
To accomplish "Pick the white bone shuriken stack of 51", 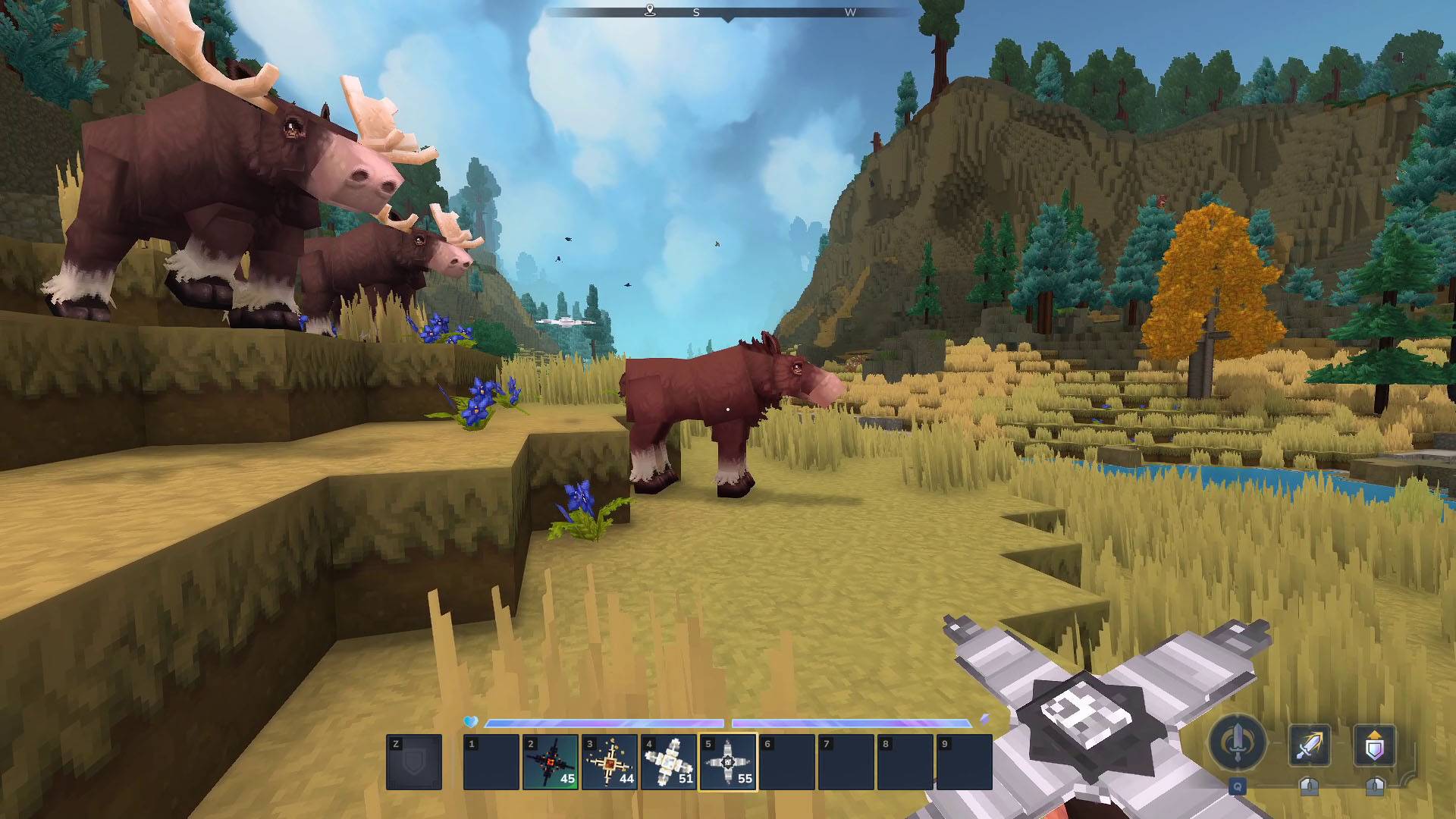I will click(668, 761).
